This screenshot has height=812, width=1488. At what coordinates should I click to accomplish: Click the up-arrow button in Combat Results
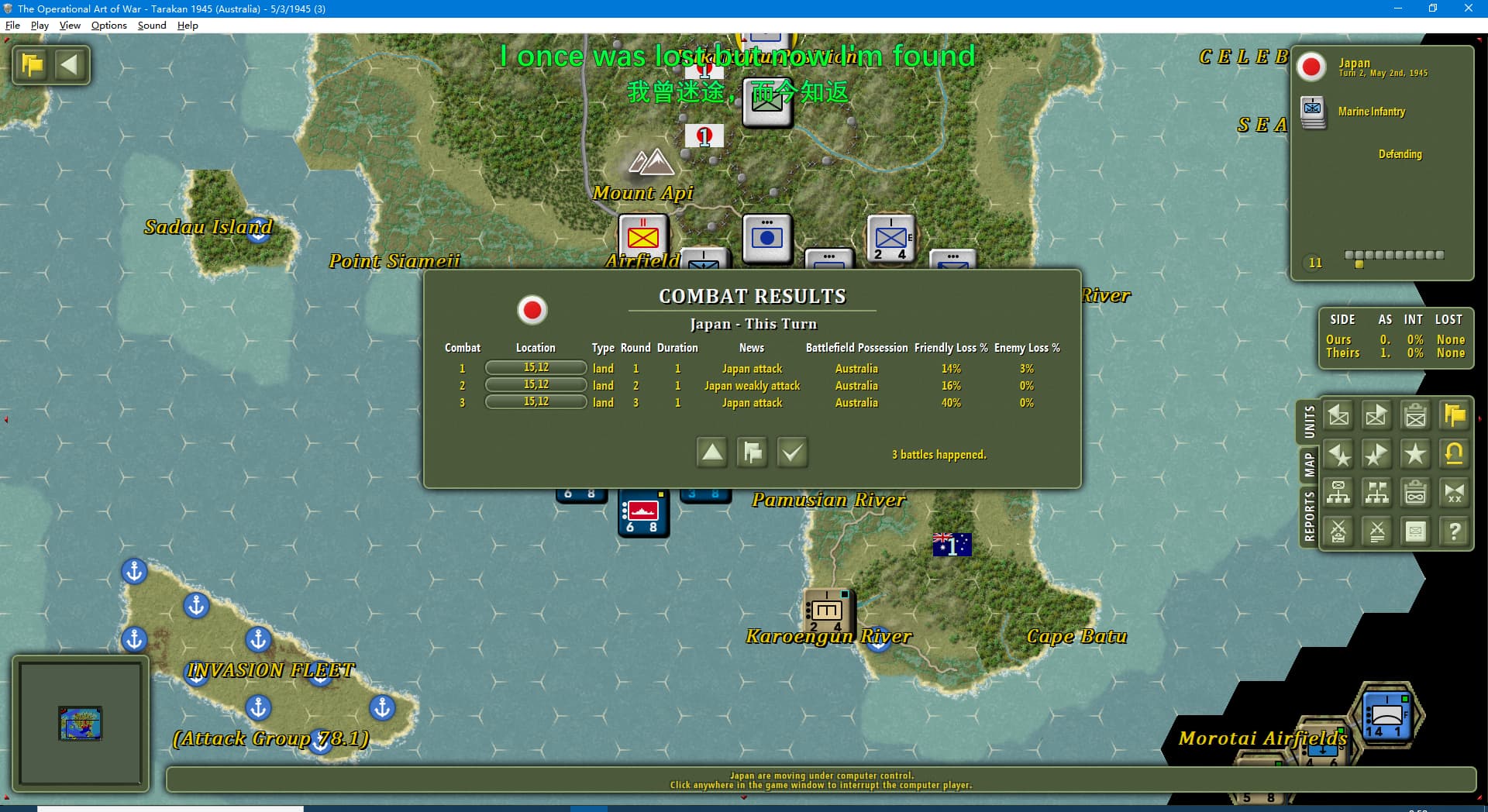point(711,452)
